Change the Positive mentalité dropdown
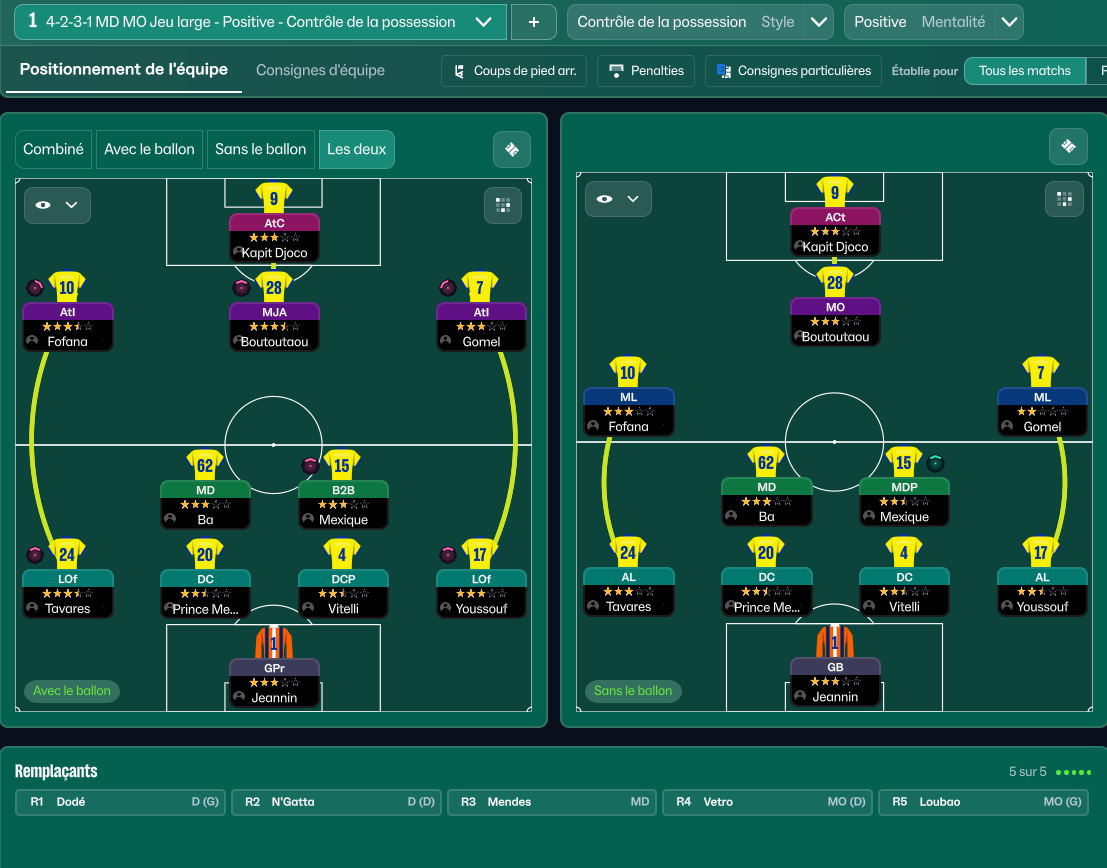1107x868 pixels. point(1009,22)
